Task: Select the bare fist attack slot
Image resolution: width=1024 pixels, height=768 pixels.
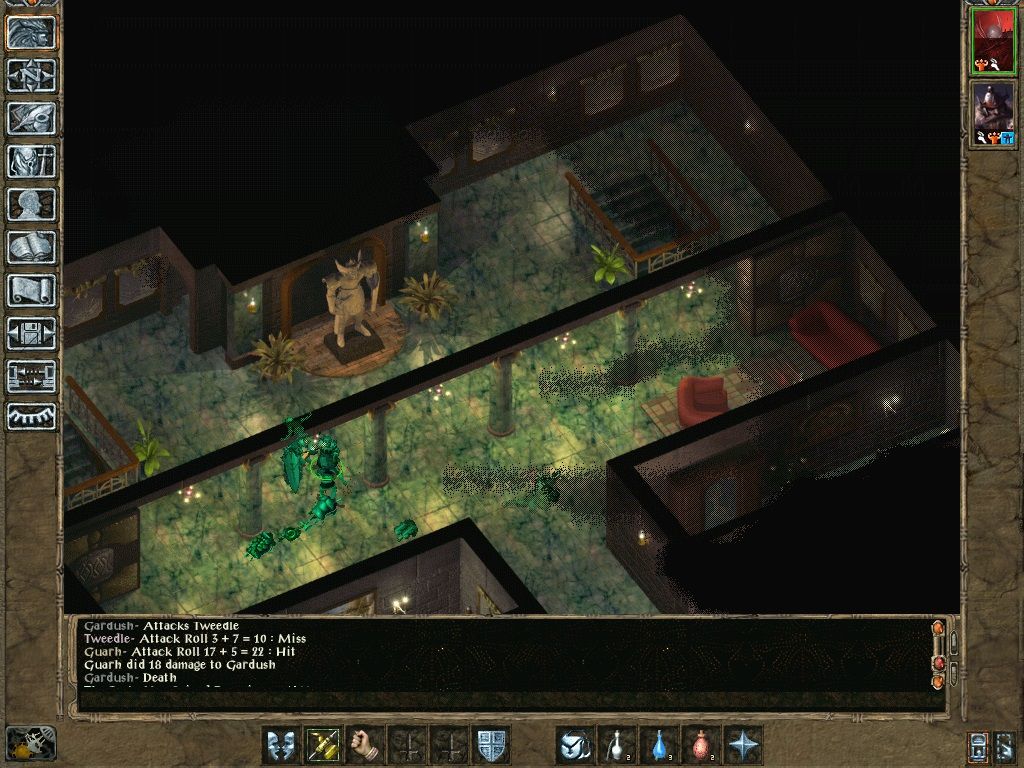Action: pyautogui.click(x=367, y=745)
